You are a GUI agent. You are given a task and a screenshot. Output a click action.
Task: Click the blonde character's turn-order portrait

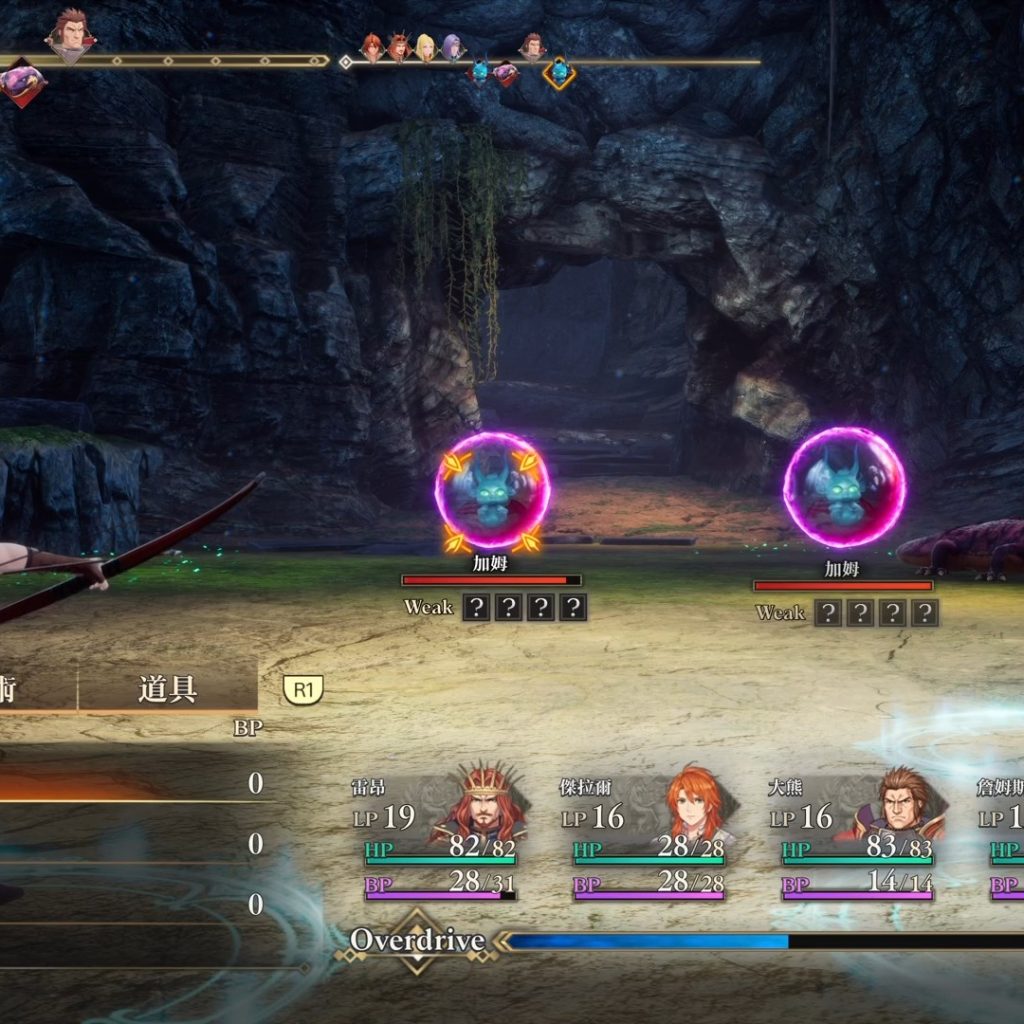coord(426,47)
